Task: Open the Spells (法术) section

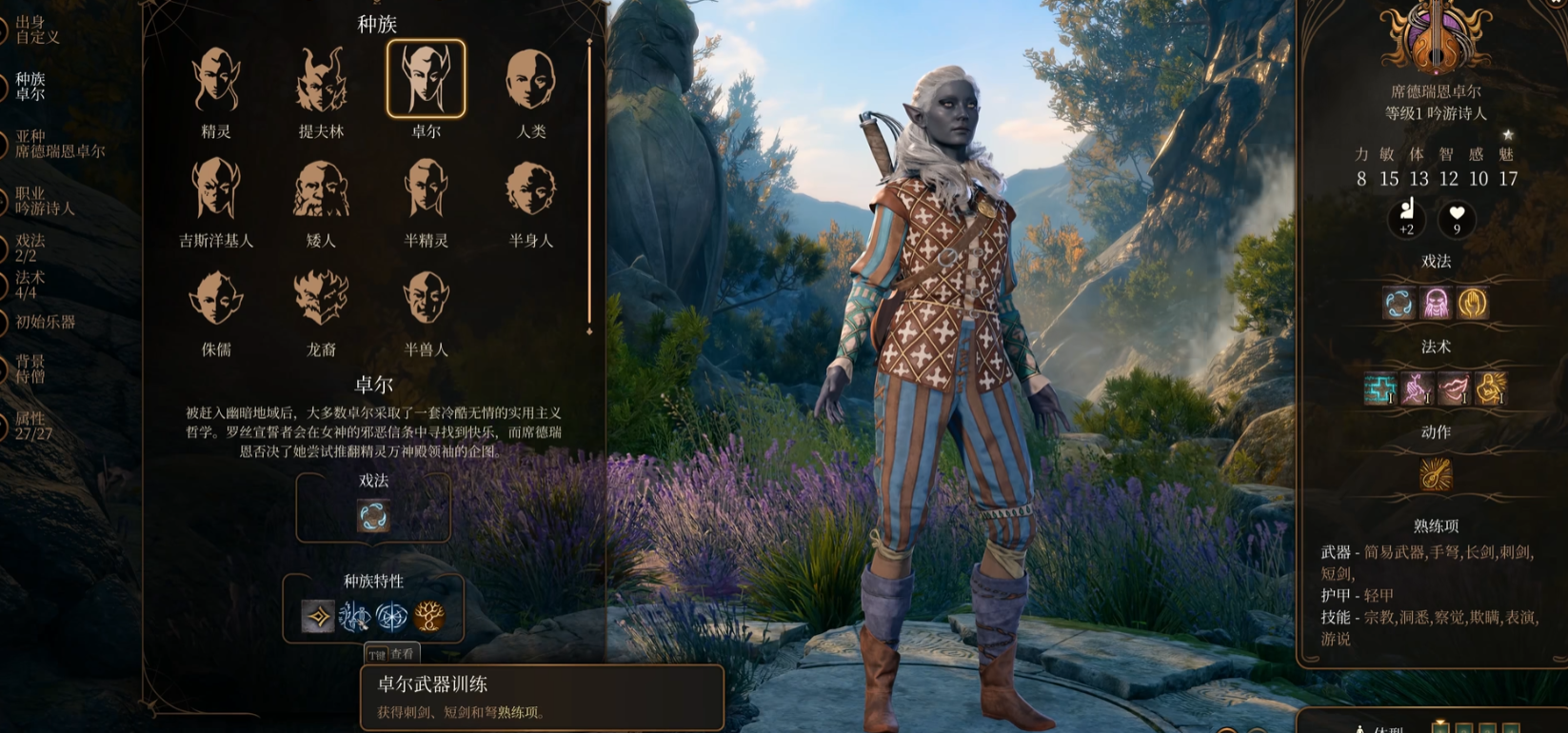Action: point(30,285)
